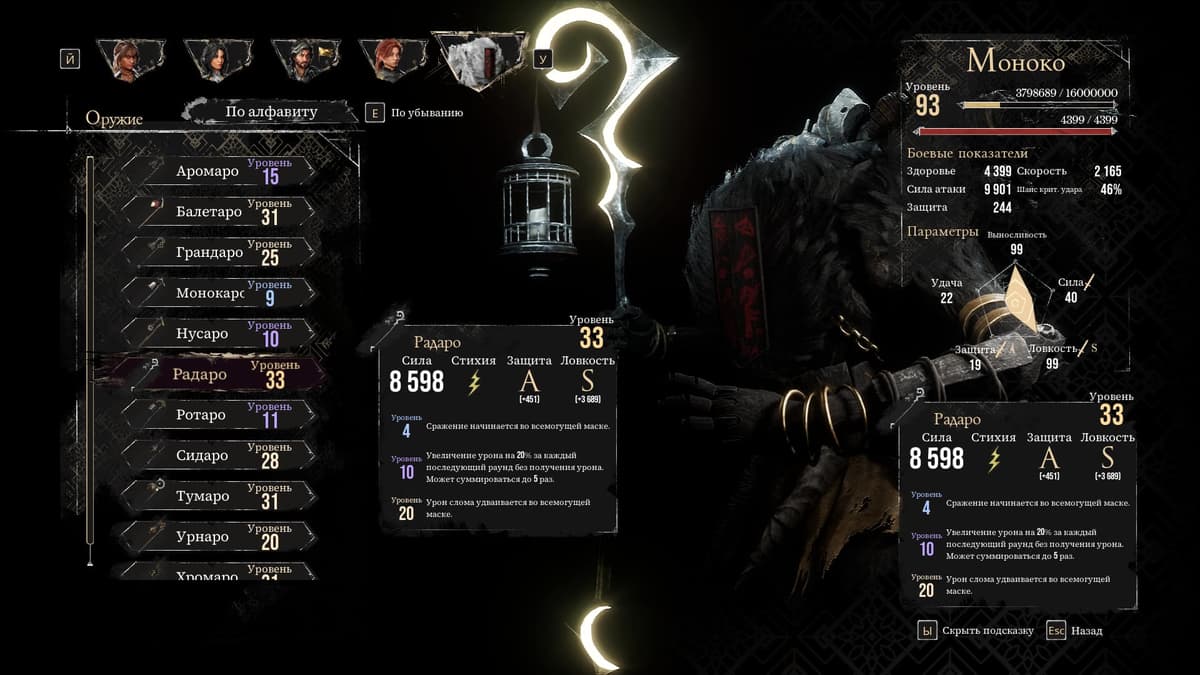This screenshot has width=1200, height=675.
Task: Select the Аромаро weapon row
Action: pos(215,172)
